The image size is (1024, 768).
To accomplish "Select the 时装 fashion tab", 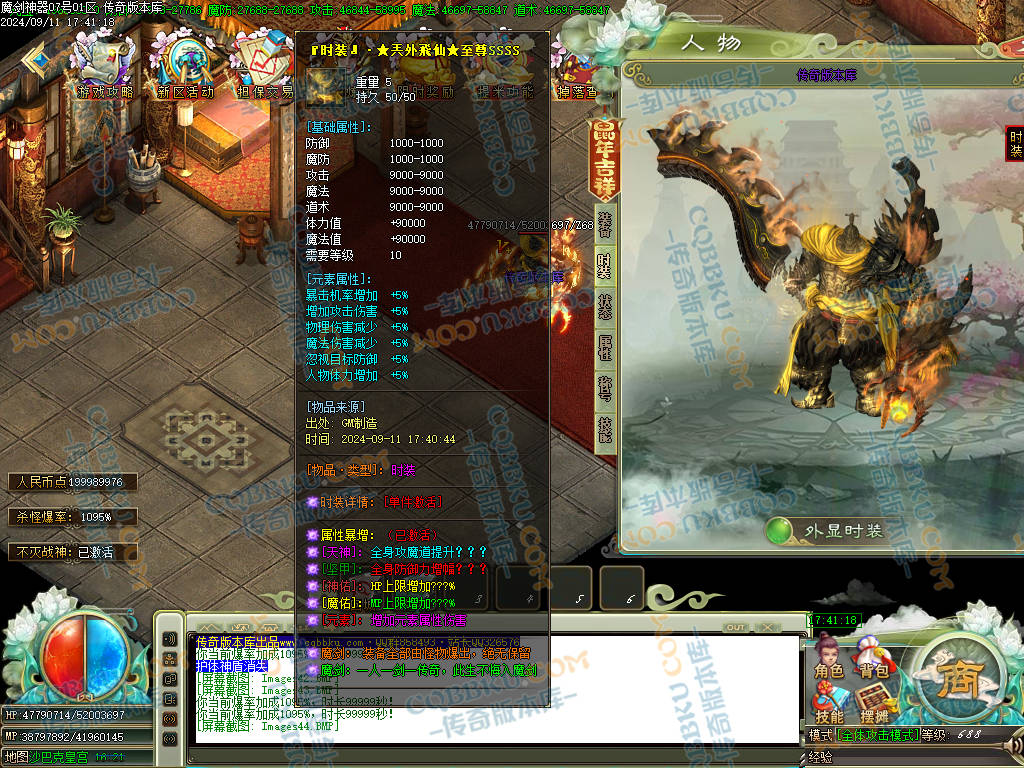I will coord(605,266).
